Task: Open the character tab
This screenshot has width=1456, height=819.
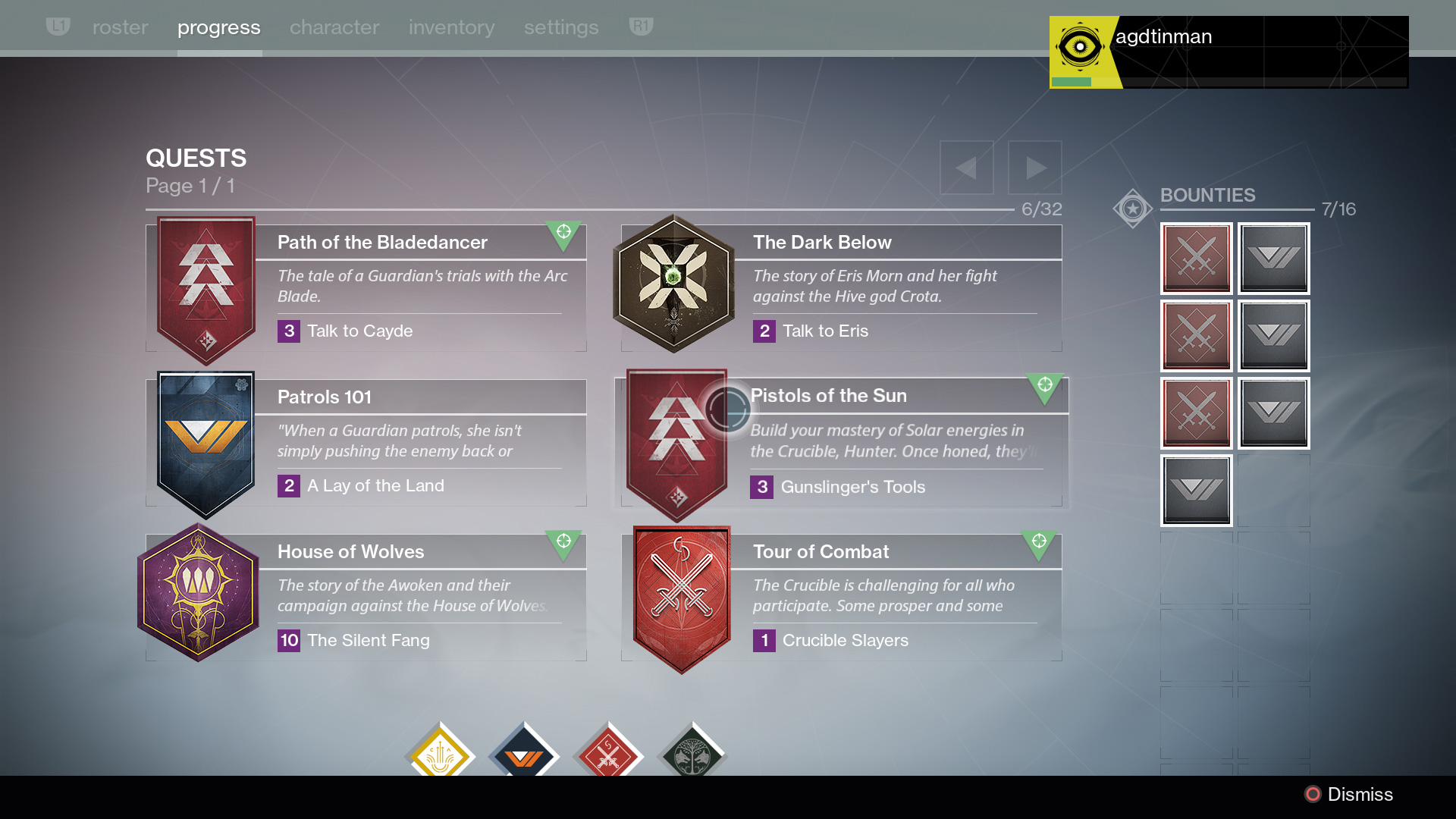Action: pyautogui.click(x=334, y=27)
